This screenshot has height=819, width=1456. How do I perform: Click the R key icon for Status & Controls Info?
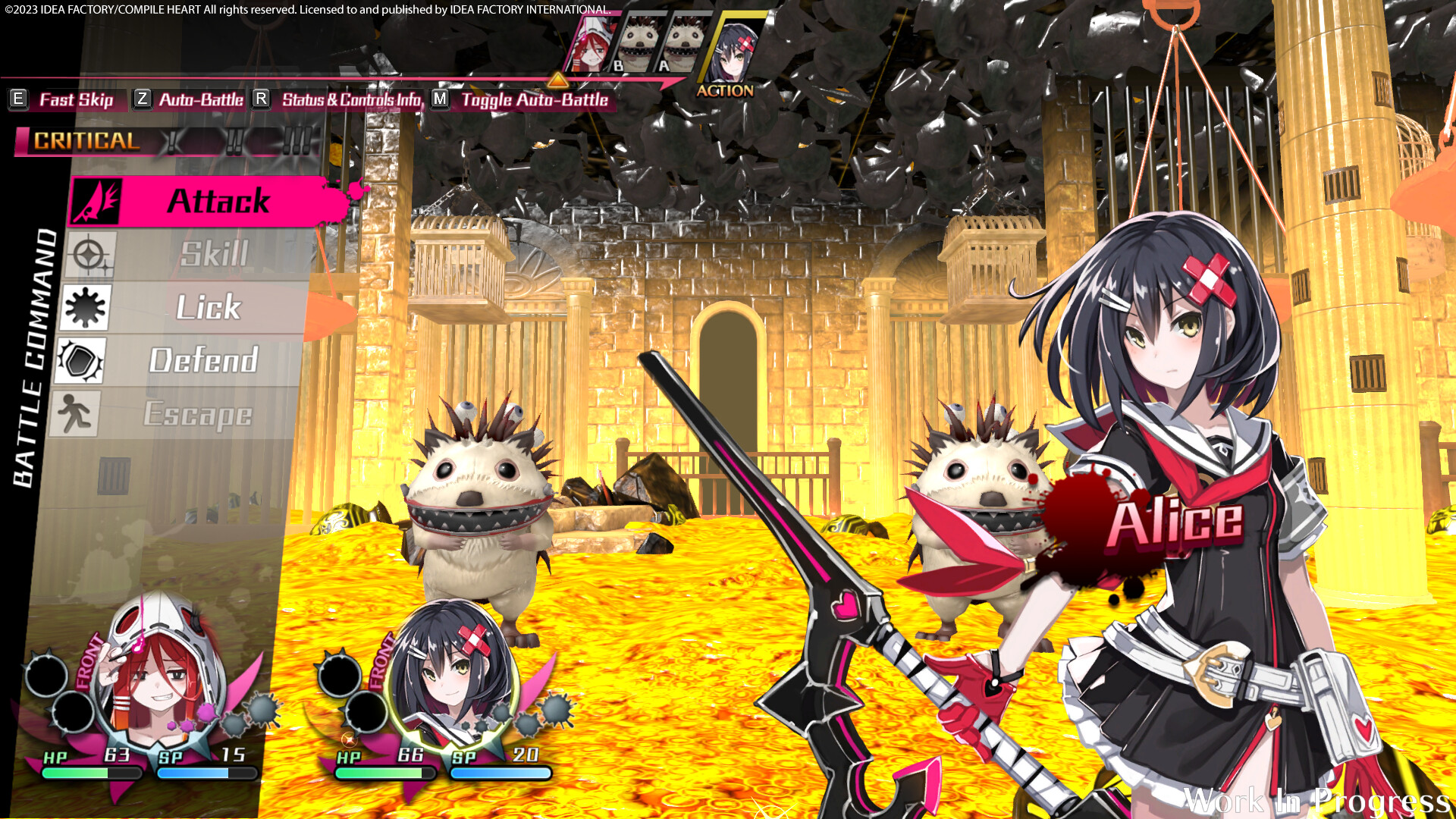point(261,99)
